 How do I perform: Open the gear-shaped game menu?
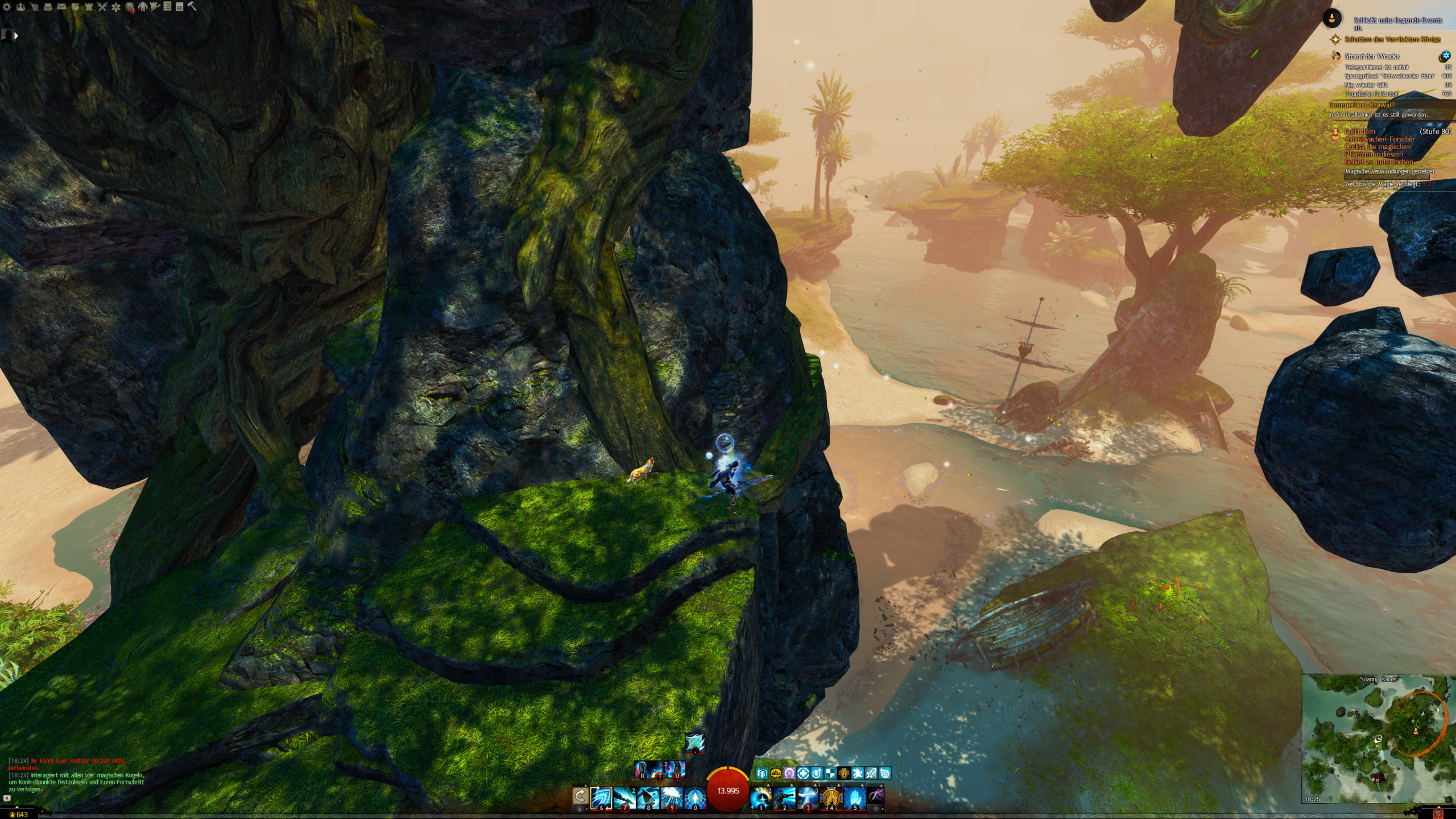[x=7, y=7]
